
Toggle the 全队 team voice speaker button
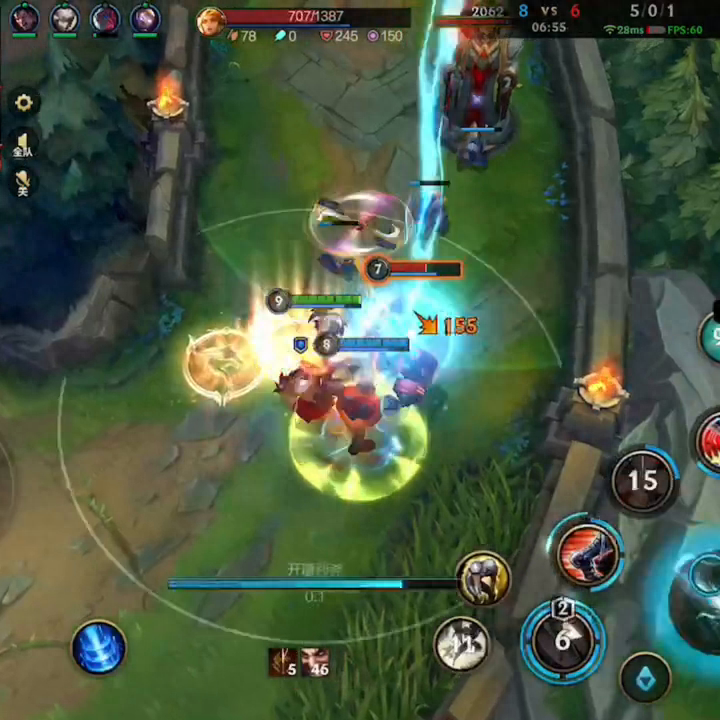23,144
